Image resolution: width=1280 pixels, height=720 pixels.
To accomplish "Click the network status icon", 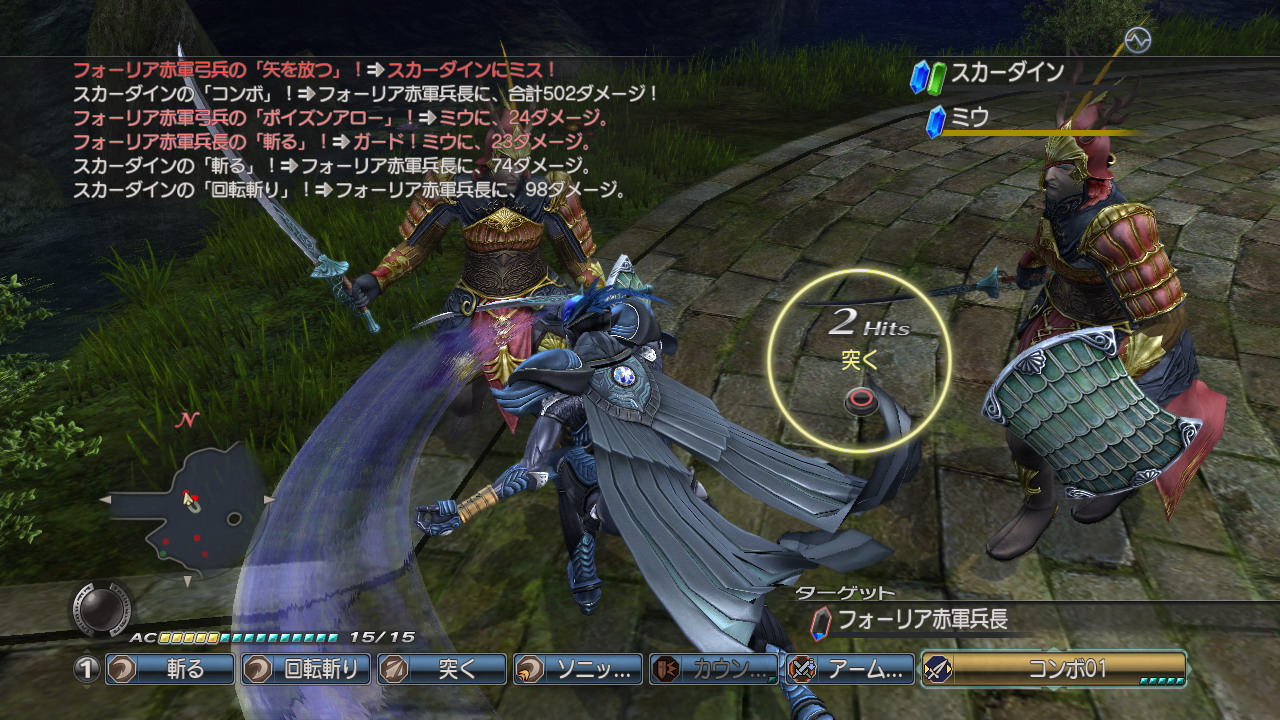I will pos(1137,40).
